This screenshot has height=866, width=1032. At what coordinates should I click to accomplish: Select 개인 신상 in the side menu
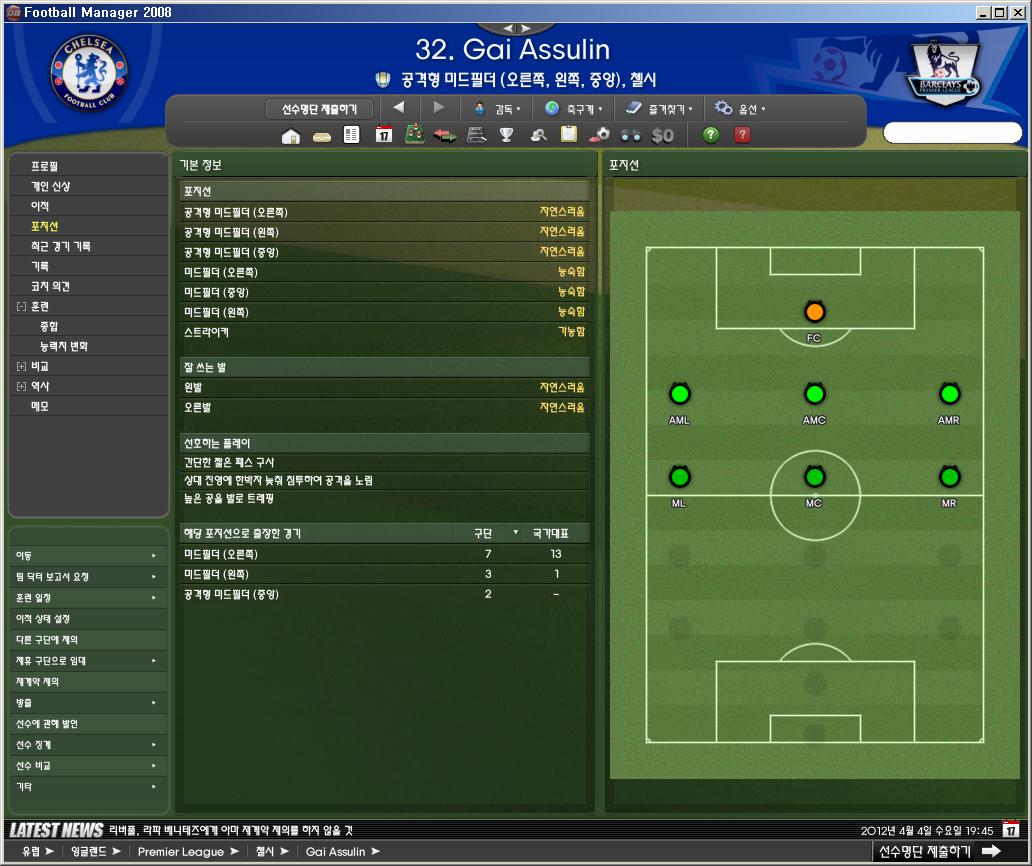point(51,186)
